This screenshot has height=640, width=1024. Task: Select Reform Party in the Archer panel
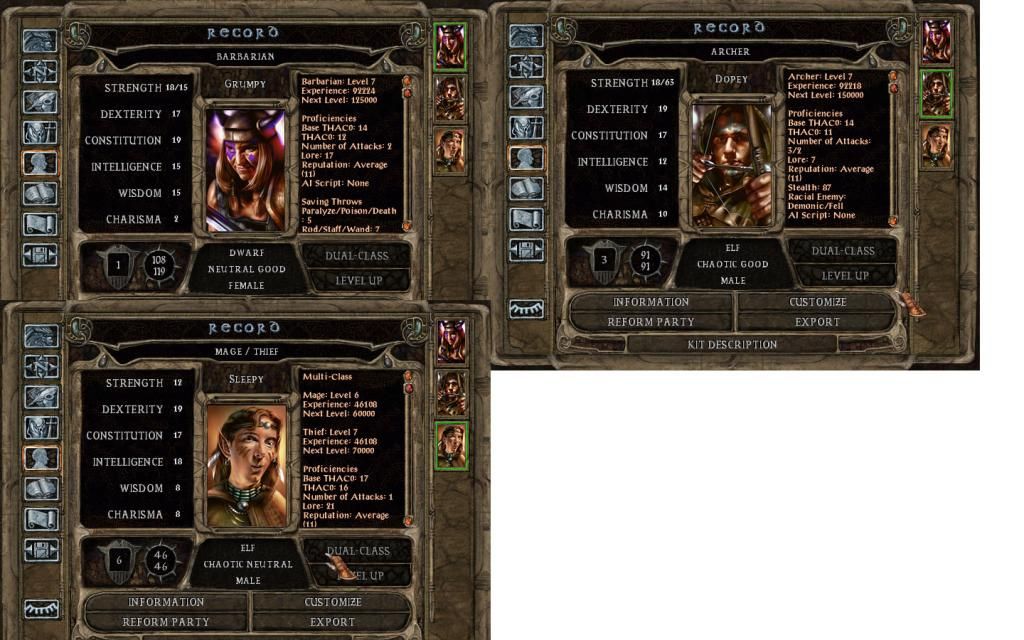(x=650, y=322)
